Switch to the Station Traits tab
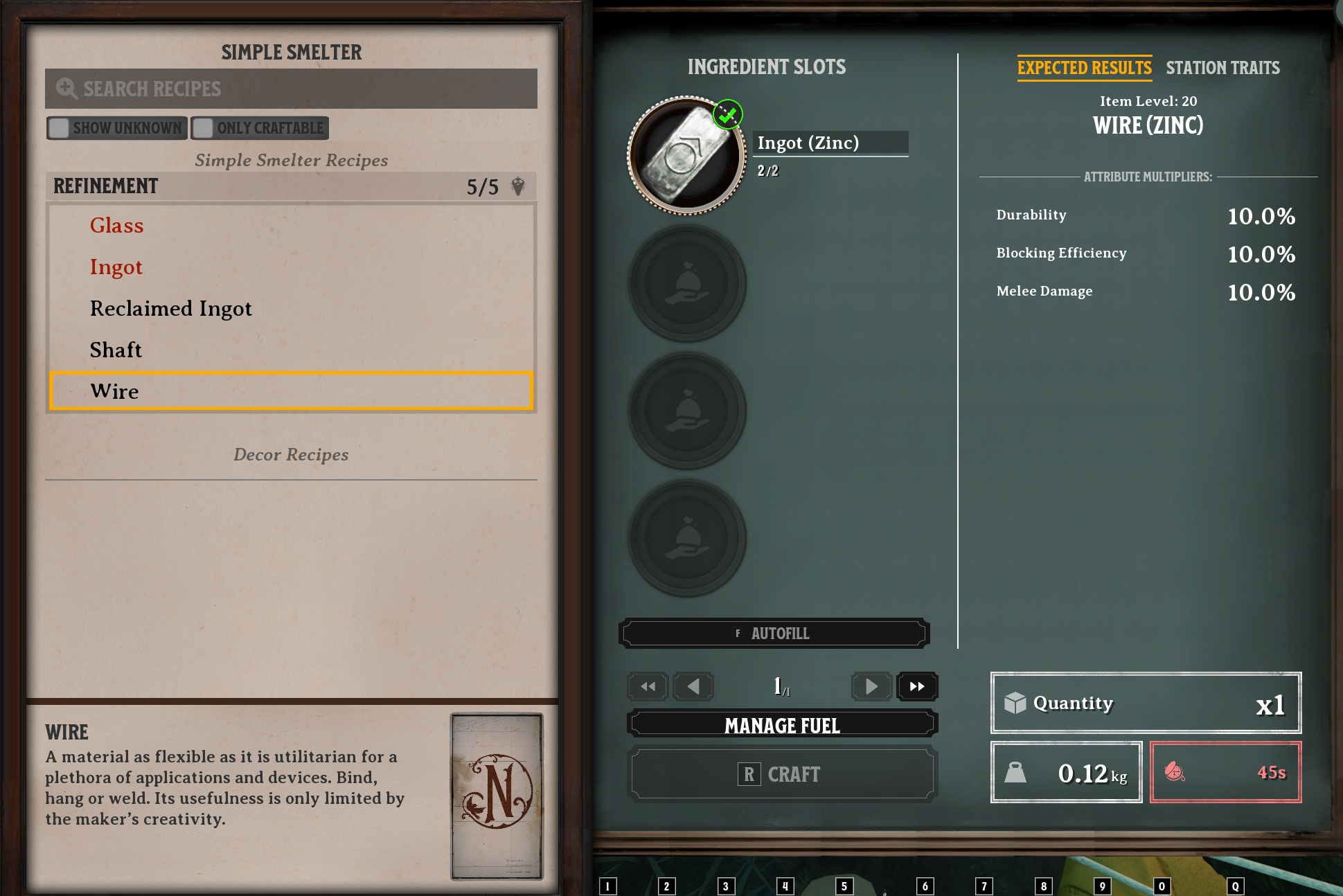Image resolution: width=1343 pixels, height=896 pixels. point(1222,67)
